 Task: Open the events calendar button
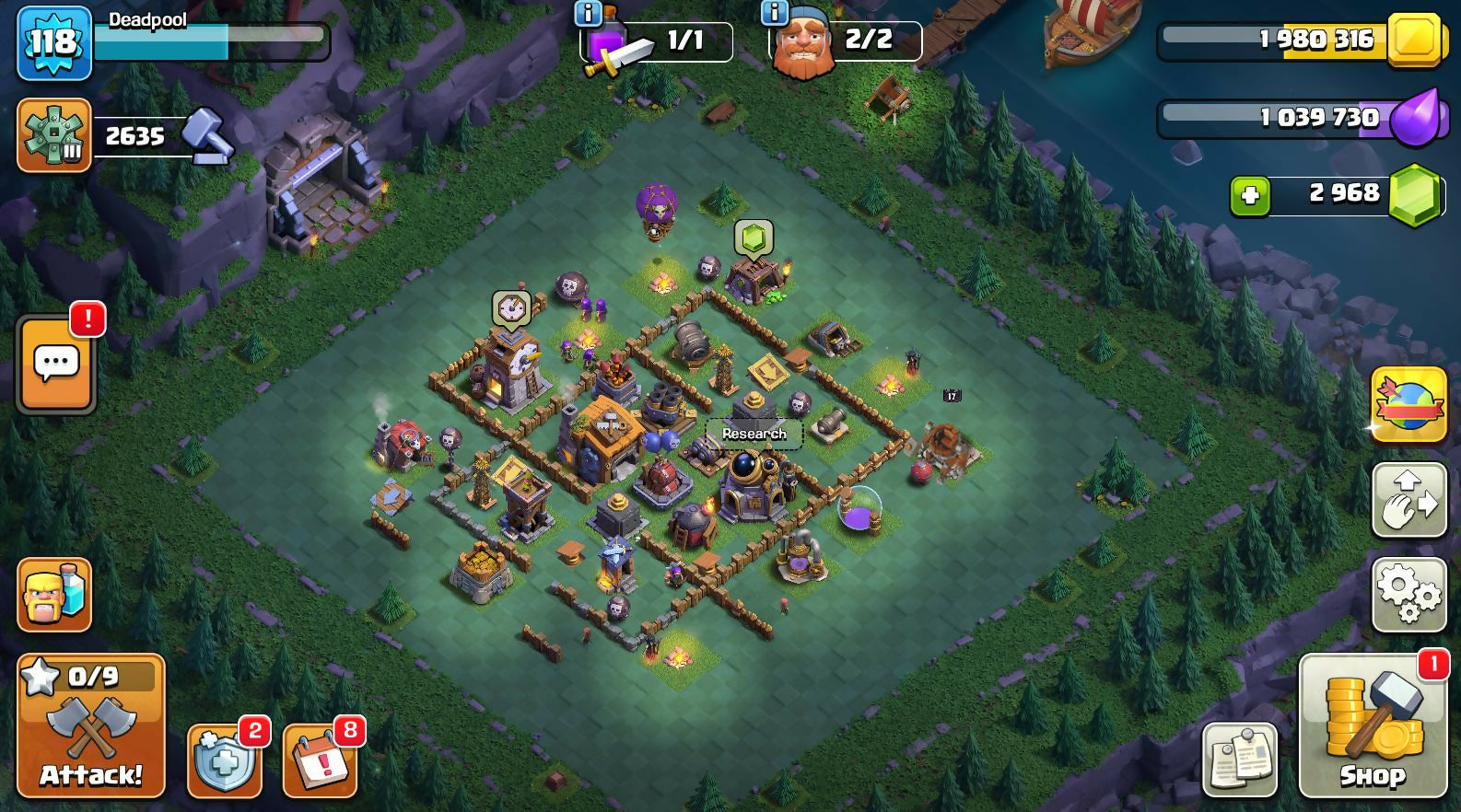click(x=320, y=760)
